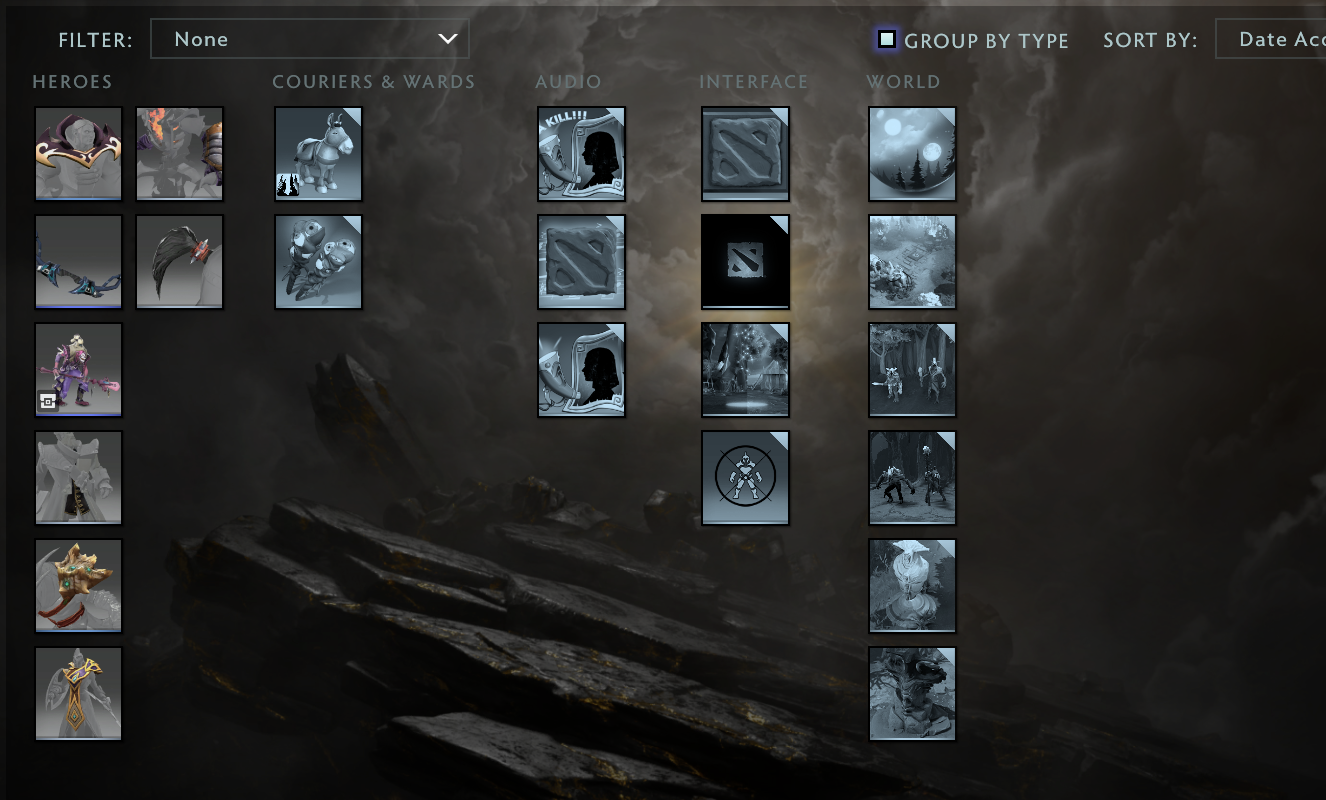Select the crossed-out hero silhouette Interface item
1326x800 pixels.
tap(745, 477)
